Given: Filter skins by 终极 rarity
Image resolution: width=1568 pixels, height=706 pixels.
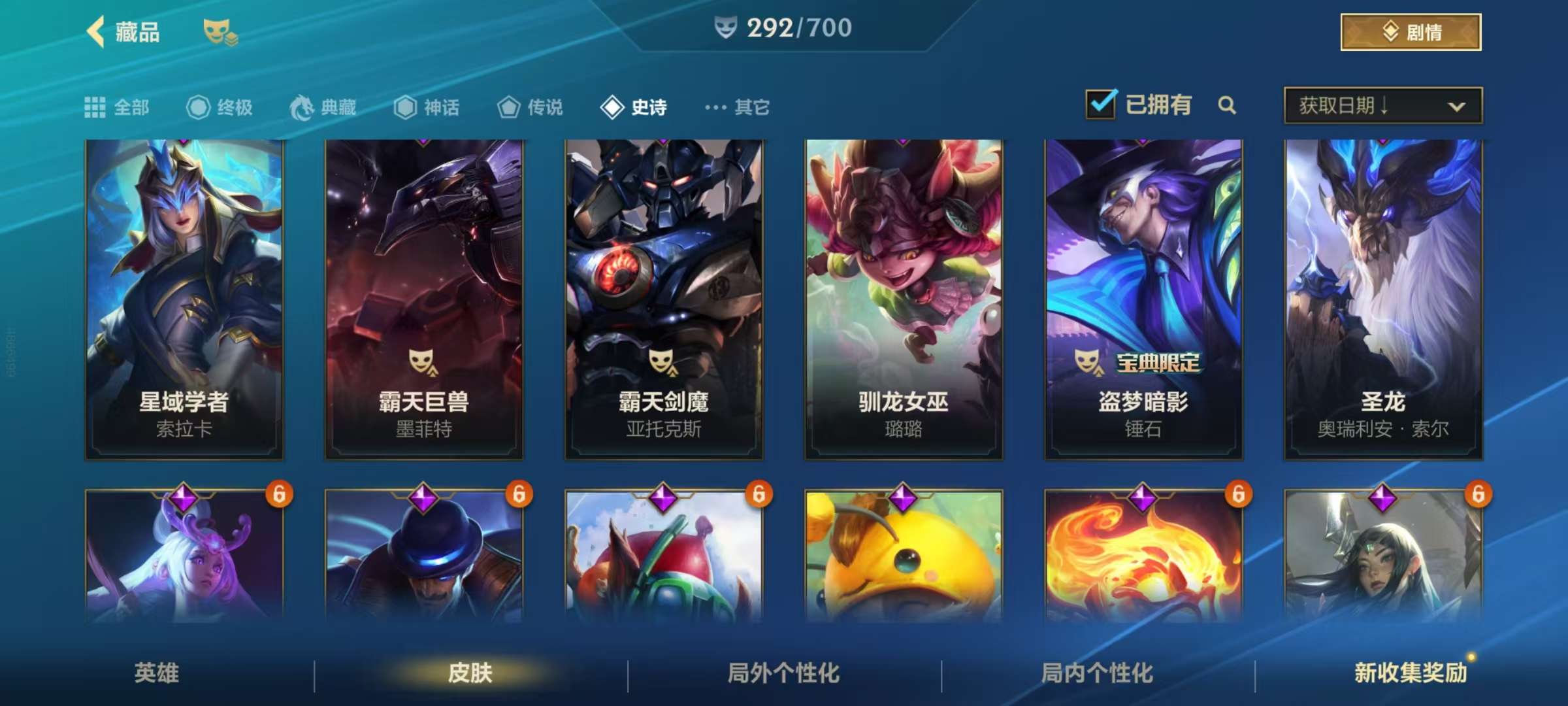Looking at the screenshot, I should tap(220, 107).
